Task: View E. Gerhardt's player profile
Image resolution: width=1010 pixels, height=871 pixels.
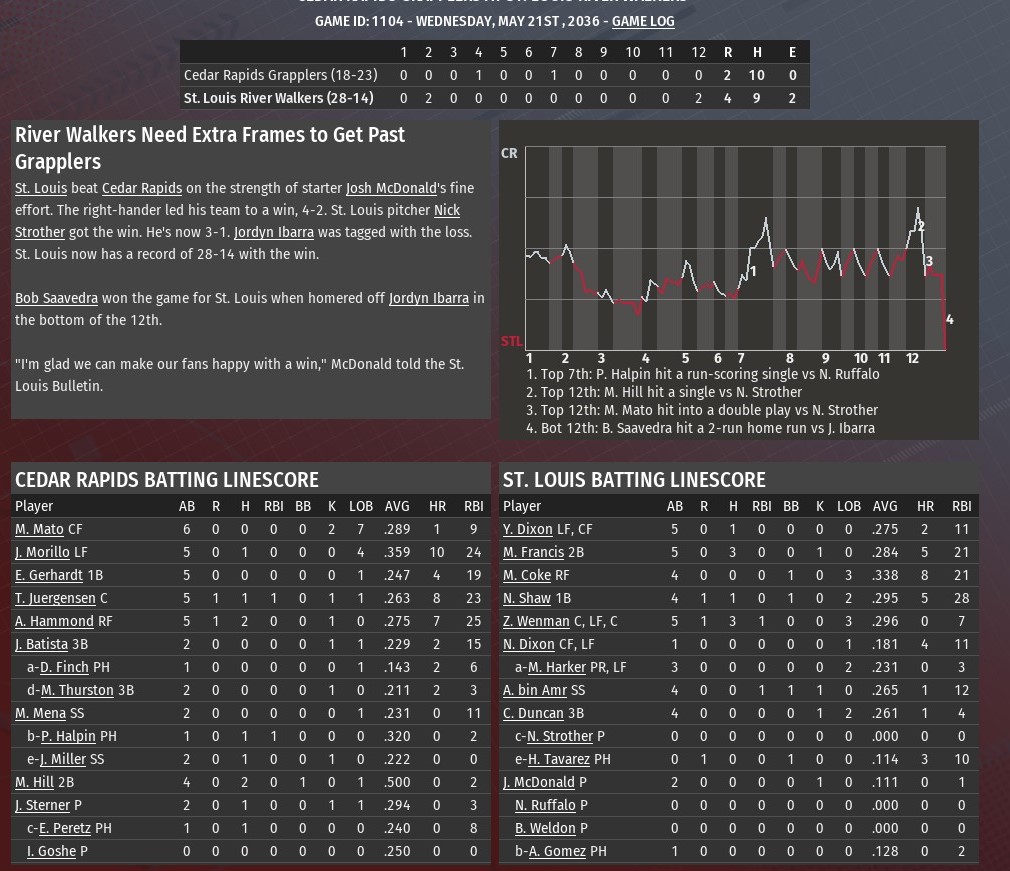Action: click(x=49, y=575)
